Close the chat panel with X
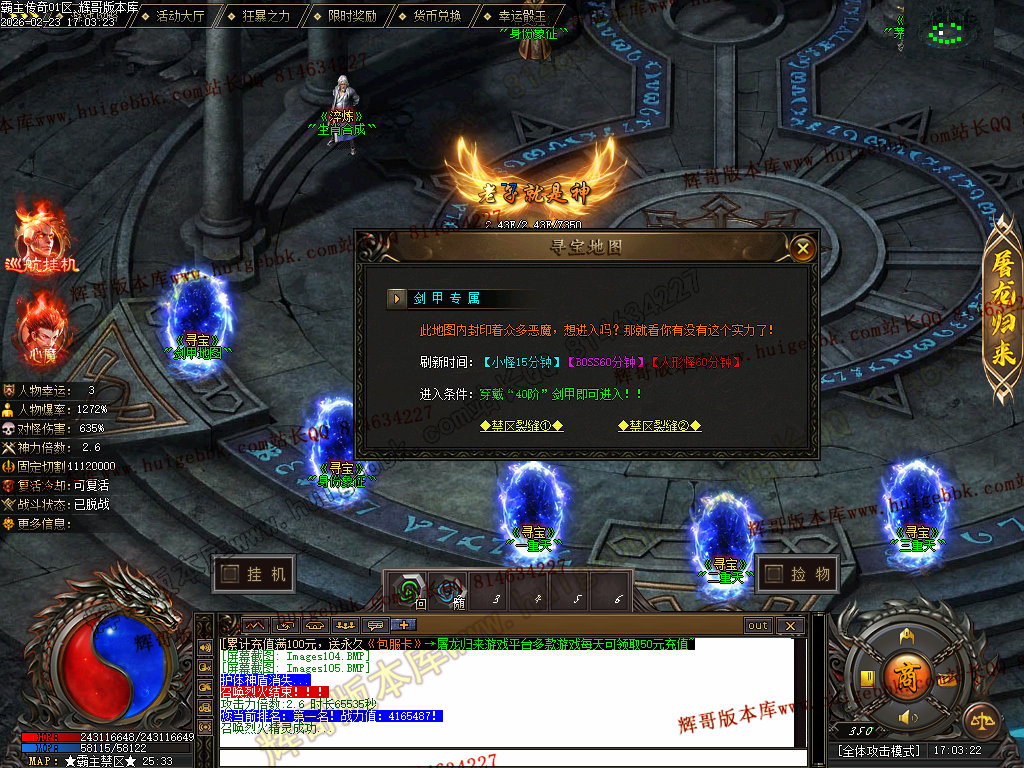1024x768 pixels. 789,626
